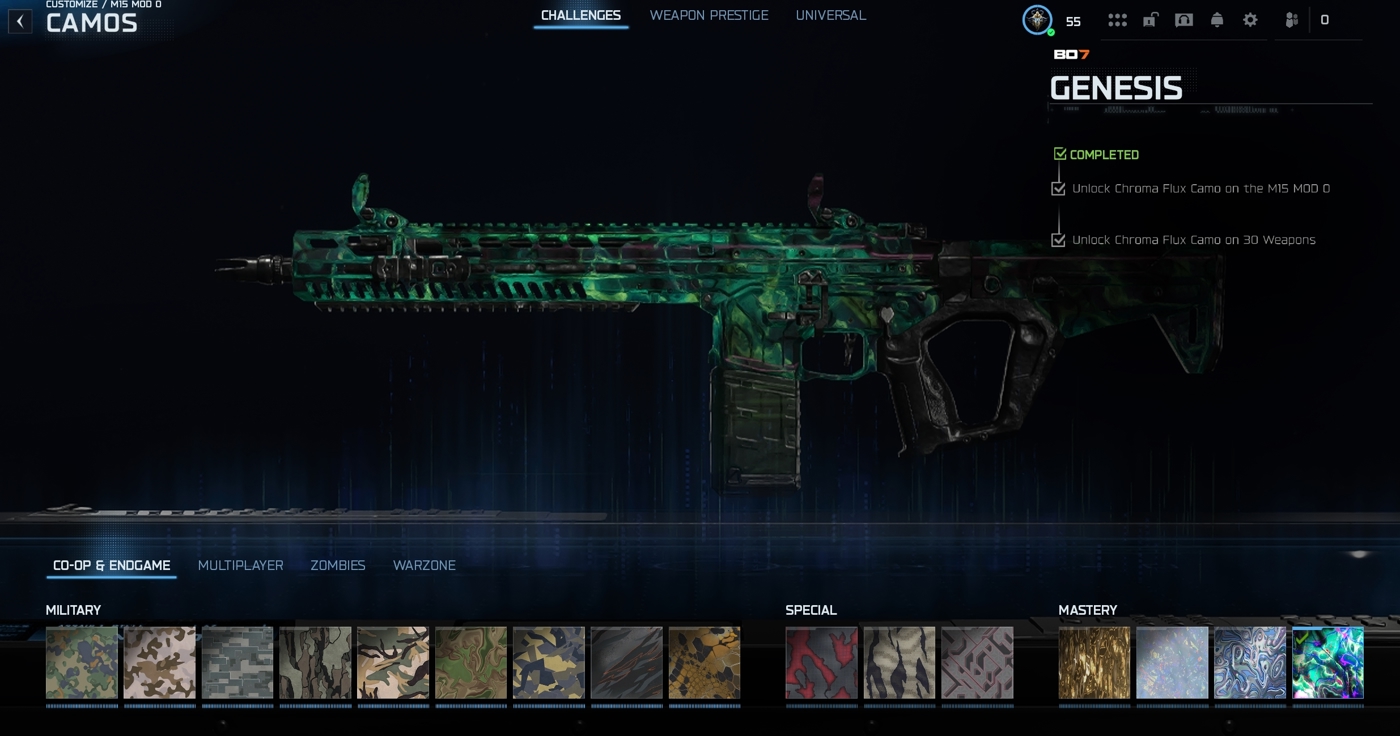This screenshot has width=1400, height=736.
Task: Select the Challenges tab
Action: (580, 16)
